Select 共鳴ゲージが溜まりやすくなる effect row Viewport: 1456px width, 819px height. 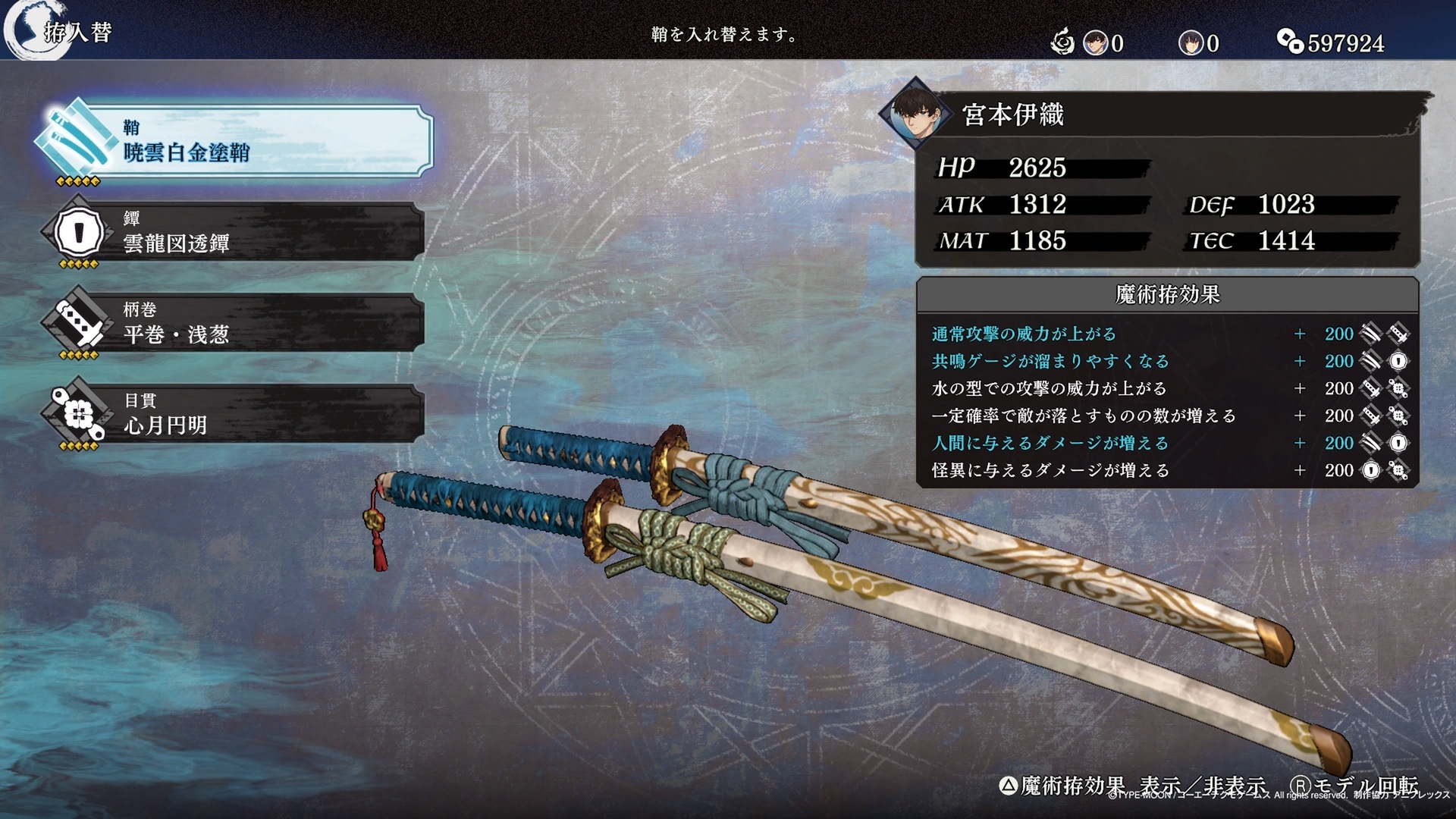(1168, 361)
